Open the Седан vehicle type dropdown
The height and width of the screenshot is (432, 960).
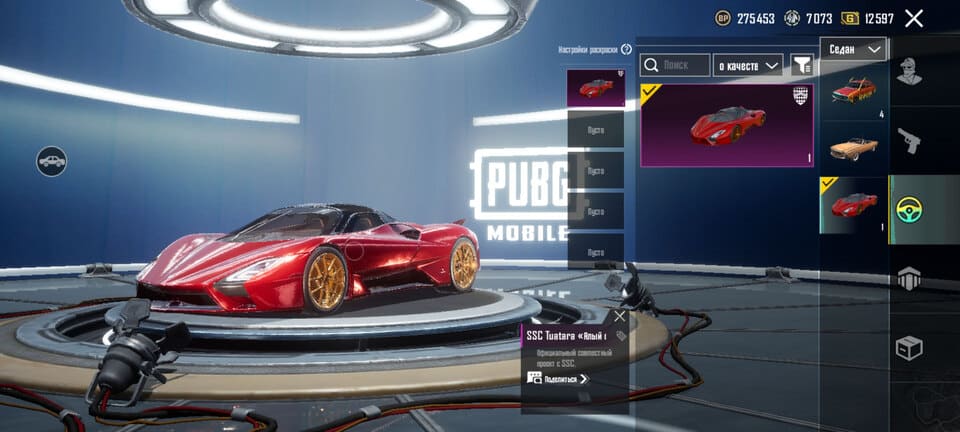(x=853, y=49)
